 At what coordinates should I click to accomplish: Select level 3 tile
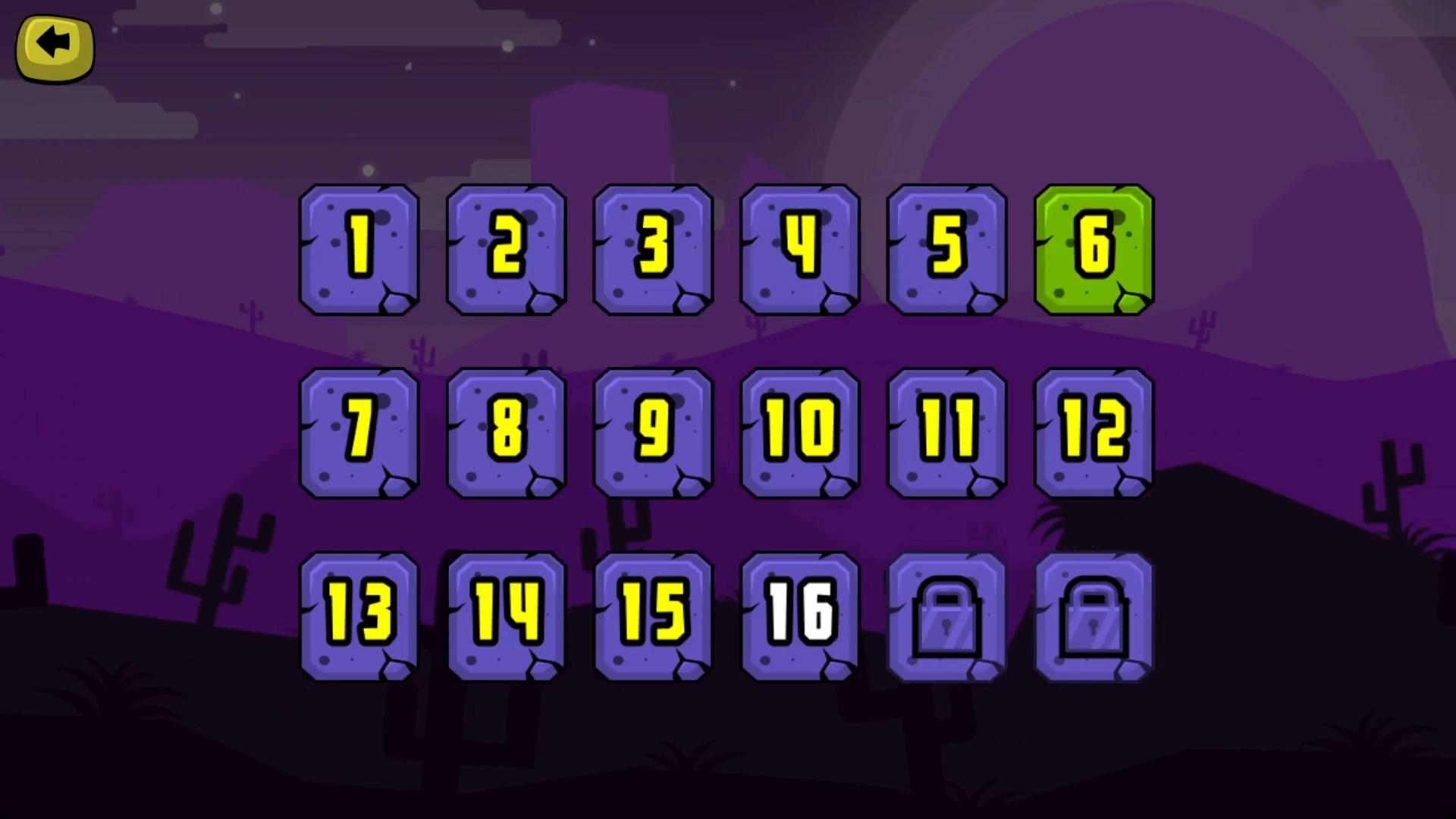[x=652, y=250]
